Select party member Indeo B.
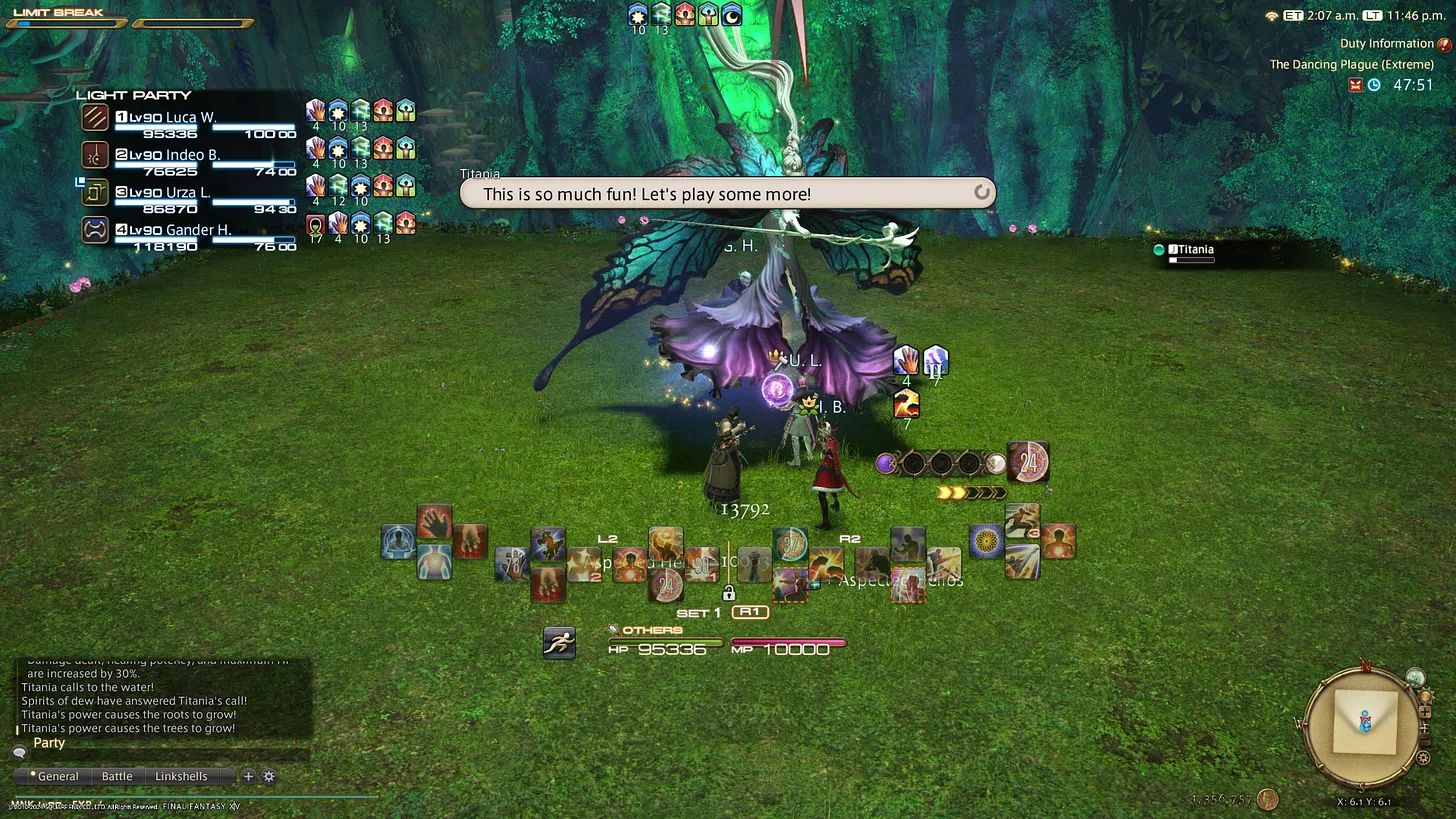Image resolution: width=1456 pixels, height=819 pixels. point(192,155)
